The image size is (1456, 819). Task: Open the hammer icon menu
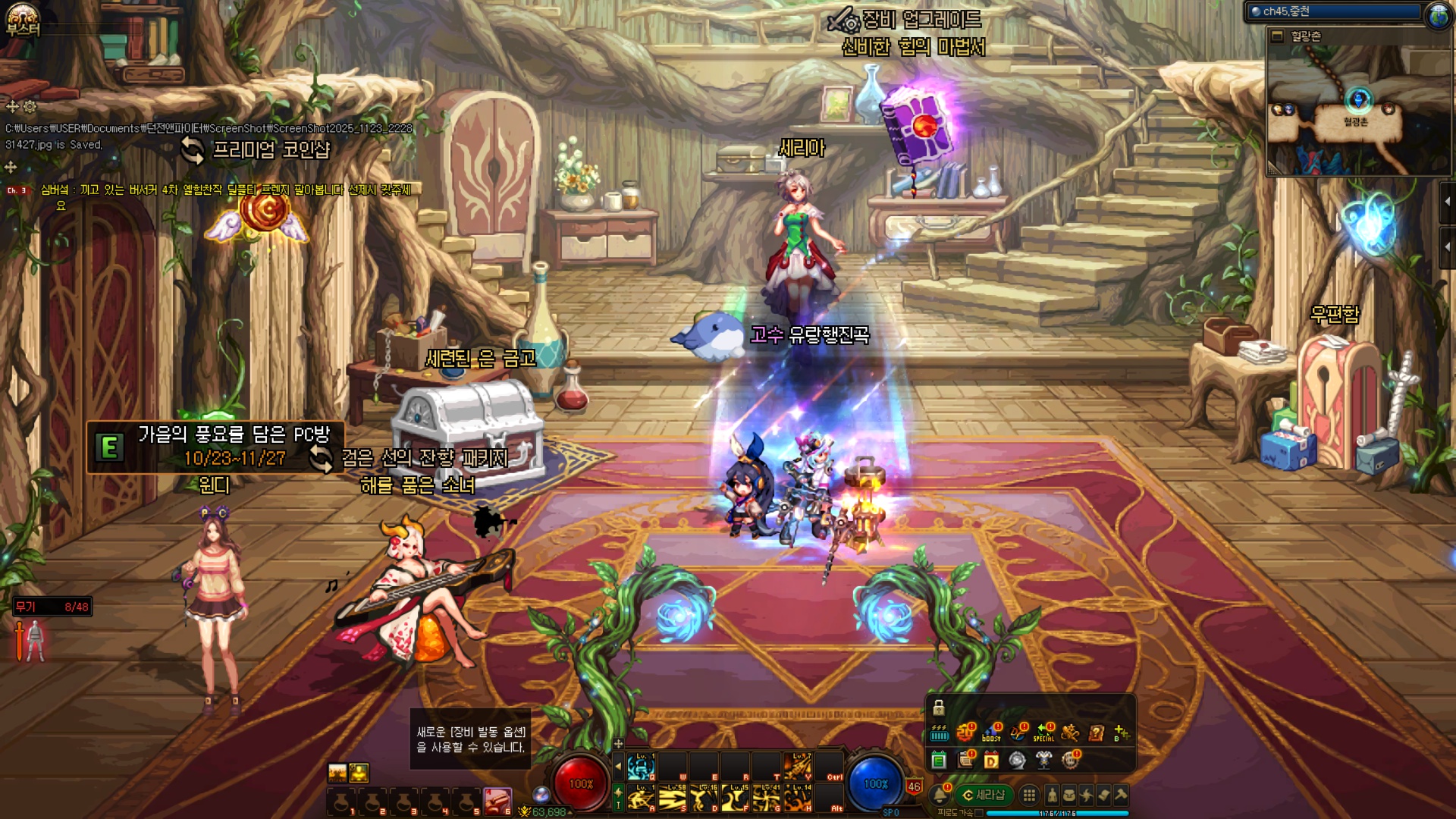1121,795
